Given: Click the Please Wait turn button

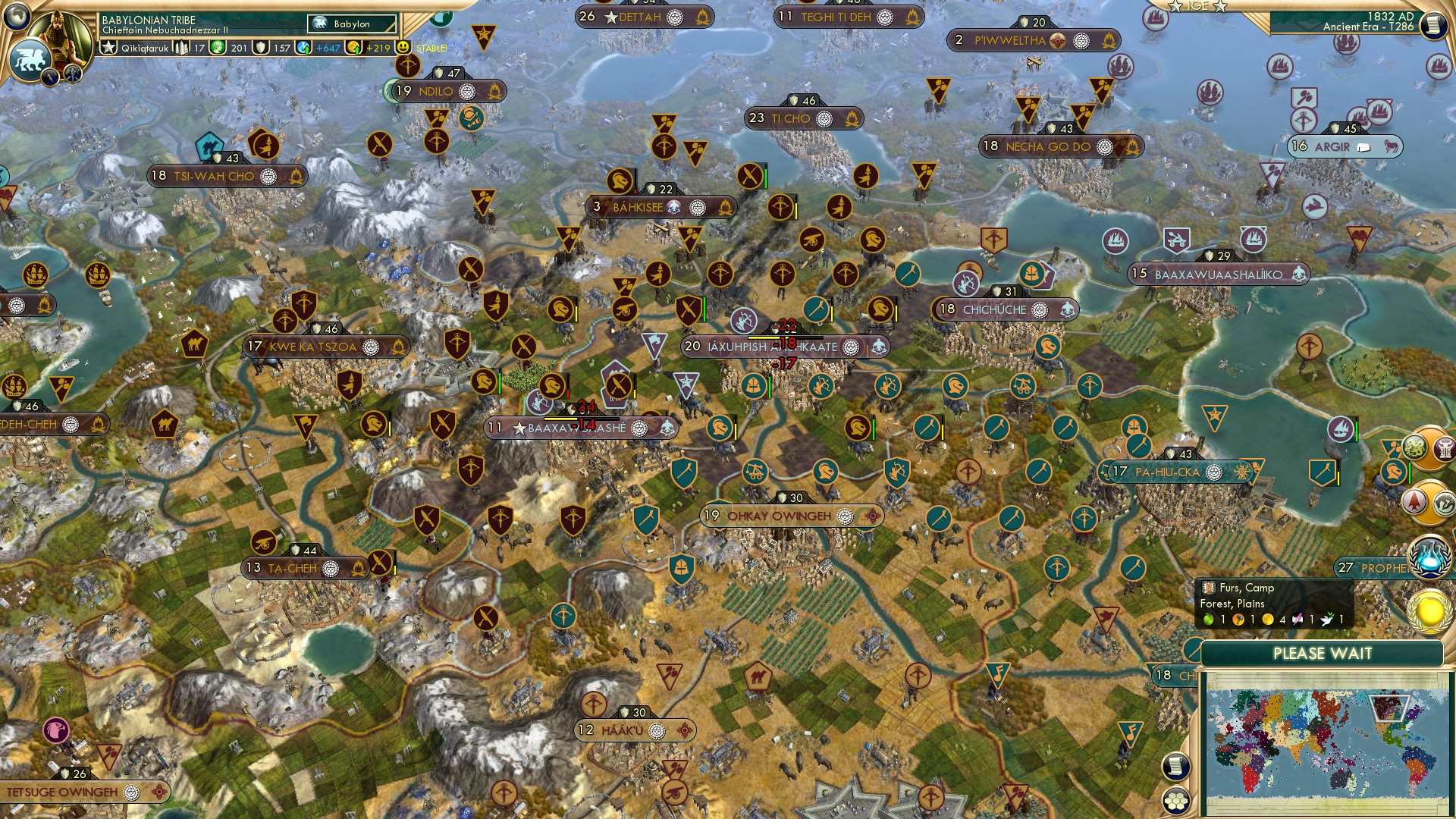Looking at the screenshot, I should point(1322,654).
